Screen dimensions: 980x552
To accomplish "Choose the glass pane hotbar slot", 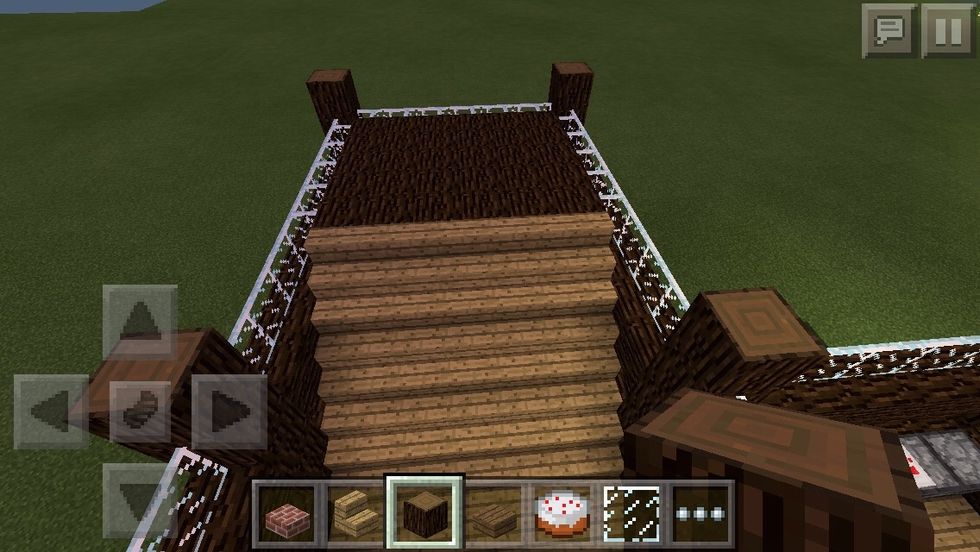I will pos(632,512).
